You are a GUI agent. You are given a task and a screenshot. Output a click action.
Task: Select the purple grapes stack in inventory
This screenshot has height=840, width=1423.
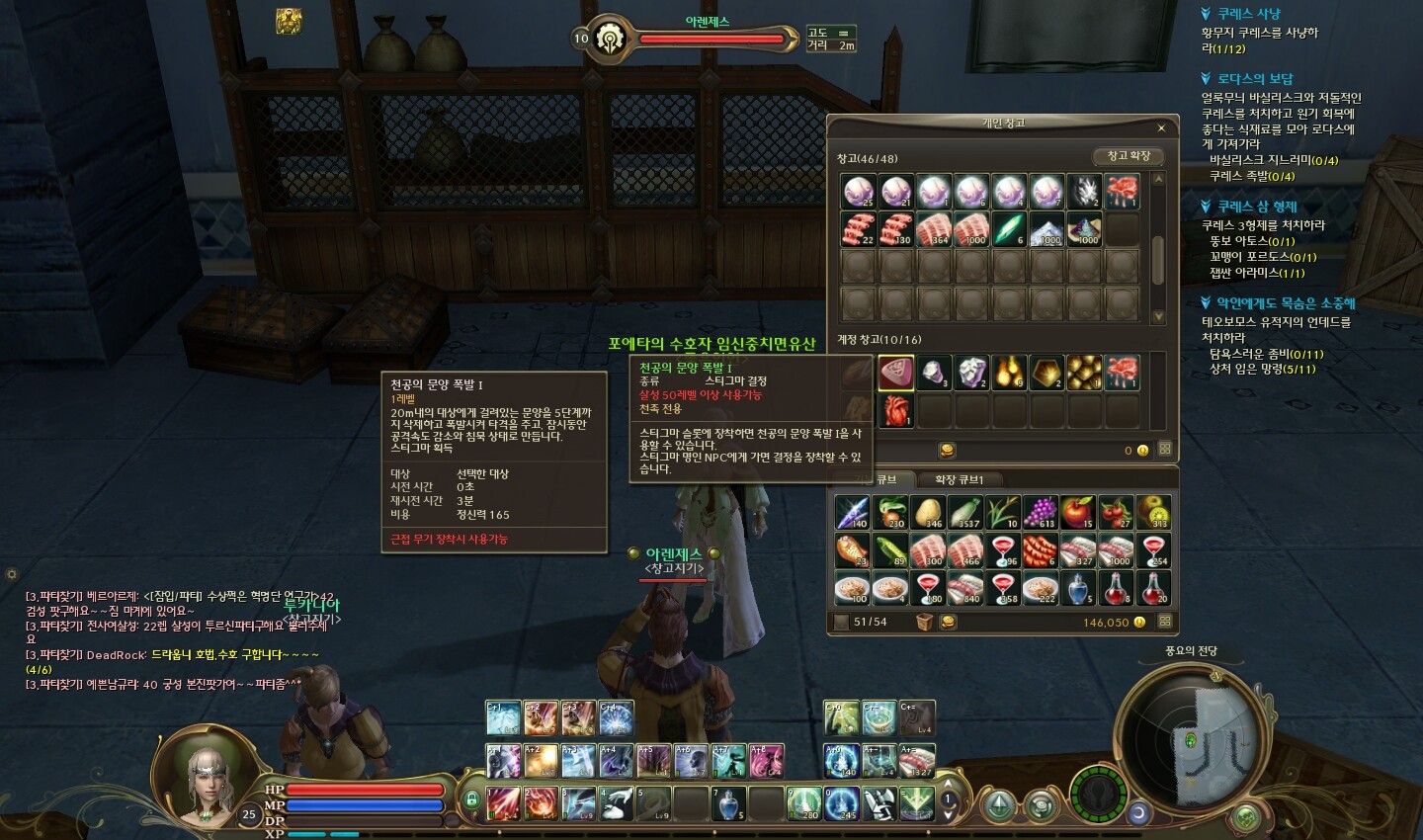pyautogui.click(x=1040, y=513)
